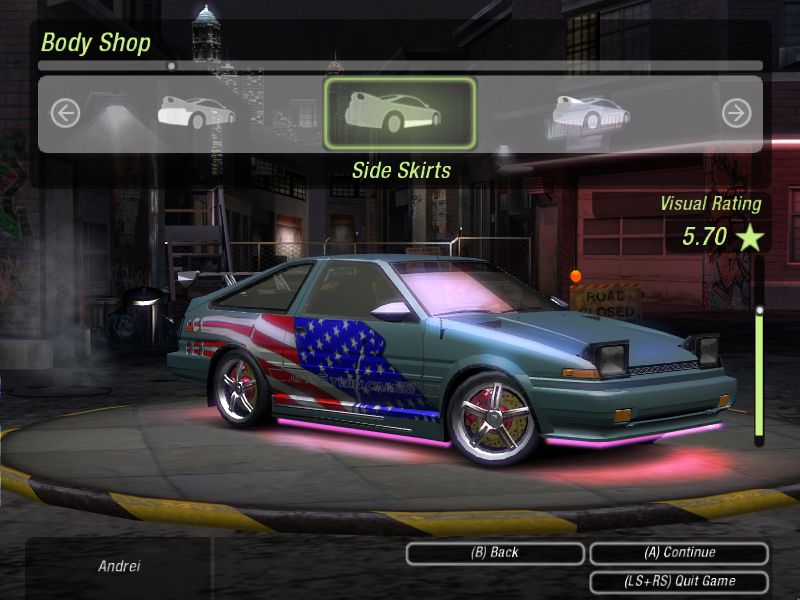Go back with the Back button
Viewport: 800px width, 600px height.
(x=495, y=553)
